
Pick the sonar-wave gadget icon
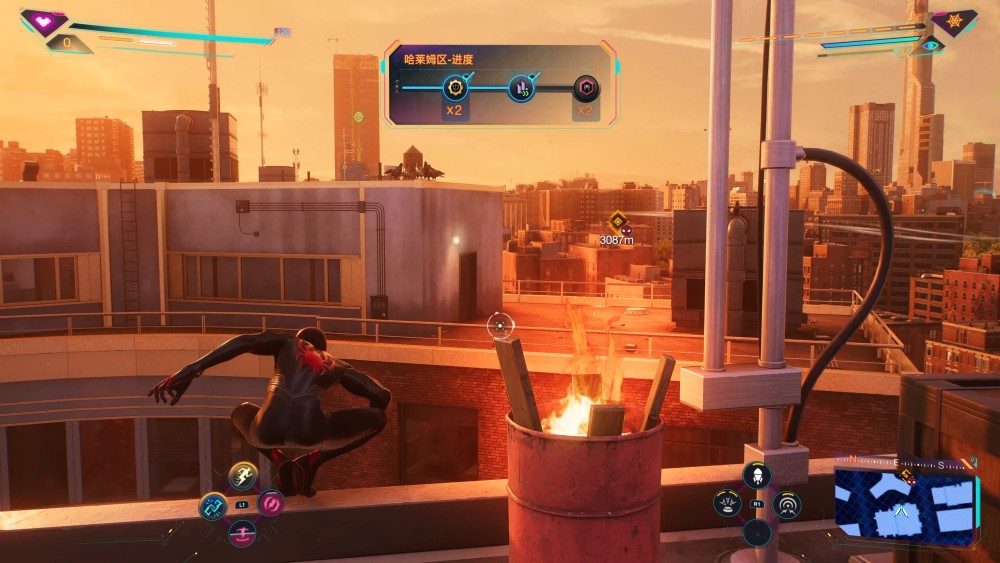click(787, 505)
